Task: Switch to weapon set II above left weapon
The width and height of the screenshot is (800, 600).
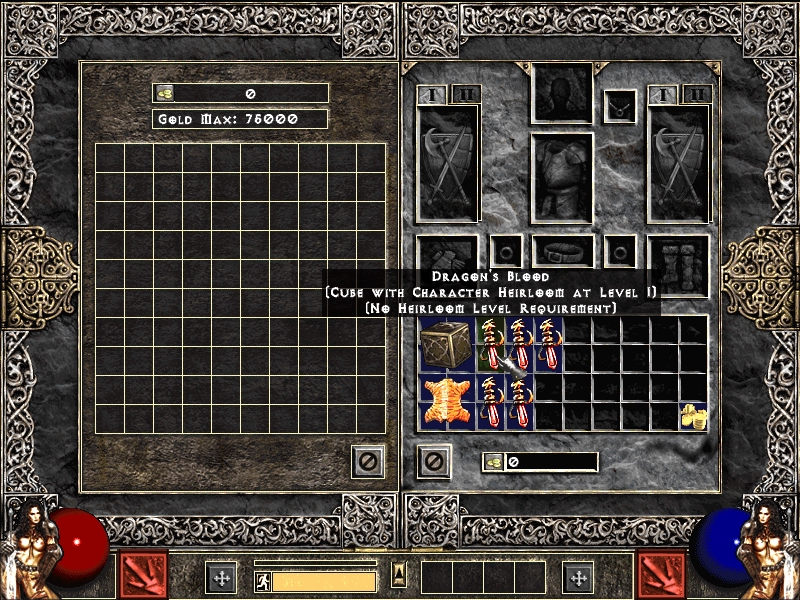Action: click(x=466, y=95)
